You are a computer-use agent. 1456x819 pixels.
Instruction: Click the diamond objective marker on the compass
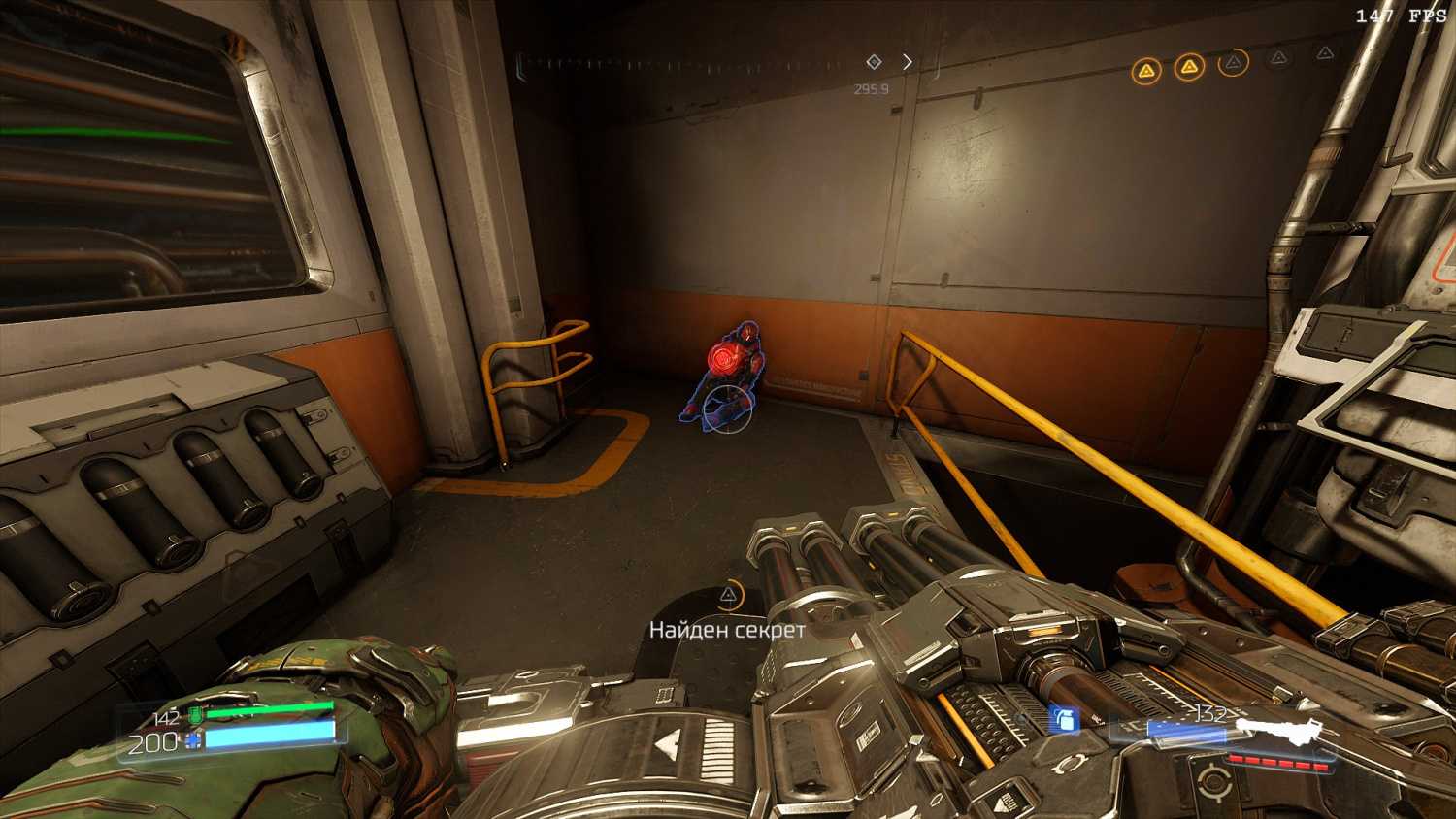click(874, 62)
